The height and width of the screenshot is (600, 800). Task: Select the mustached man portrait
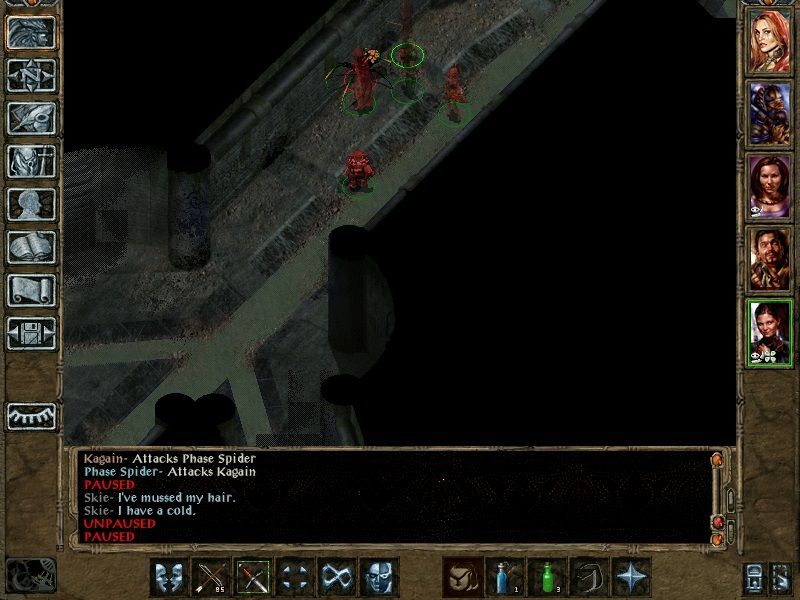click(x=770, y=259)
